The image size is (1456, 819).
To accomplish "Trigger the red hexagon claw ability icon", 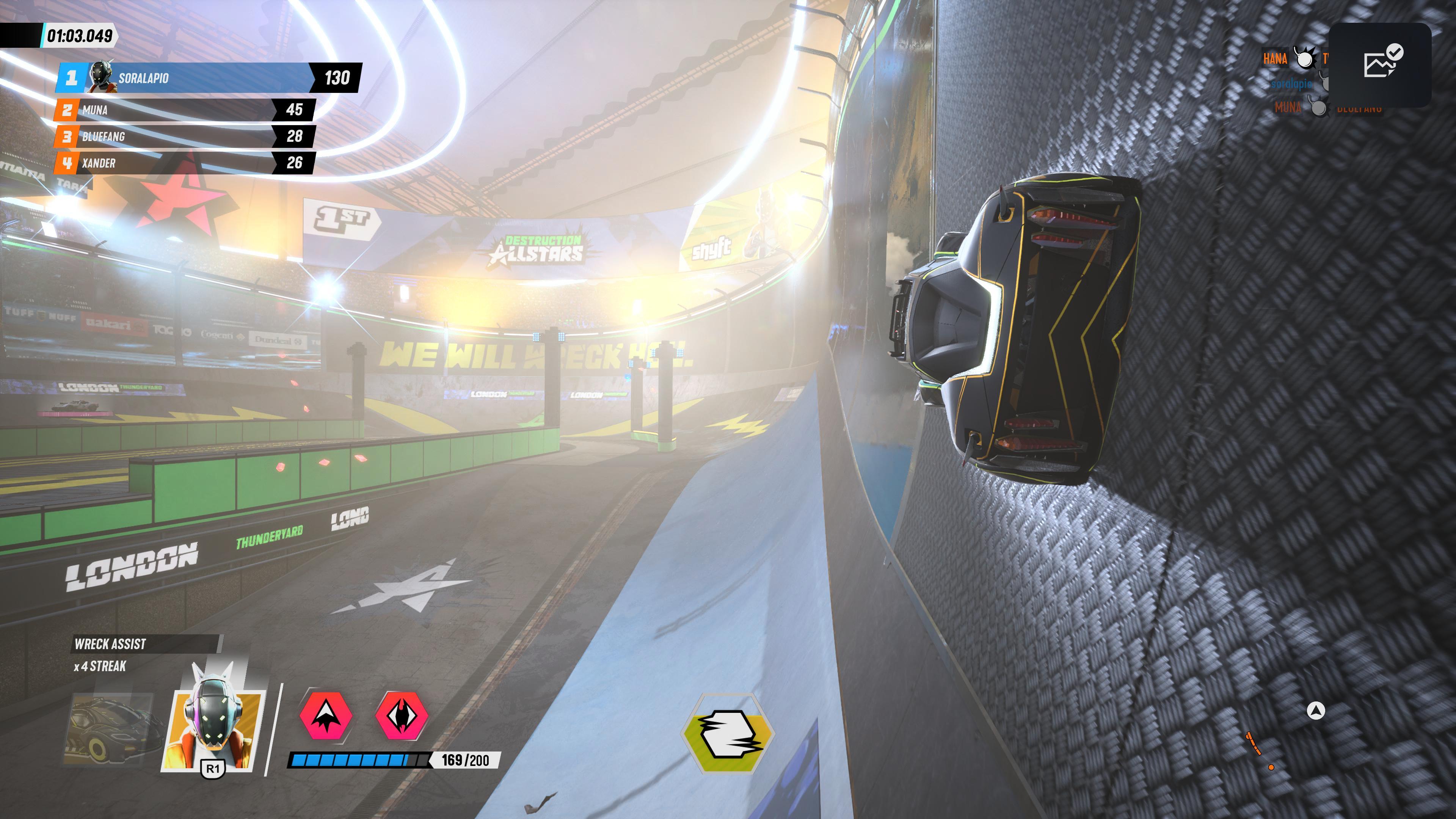I will (402, 715).
